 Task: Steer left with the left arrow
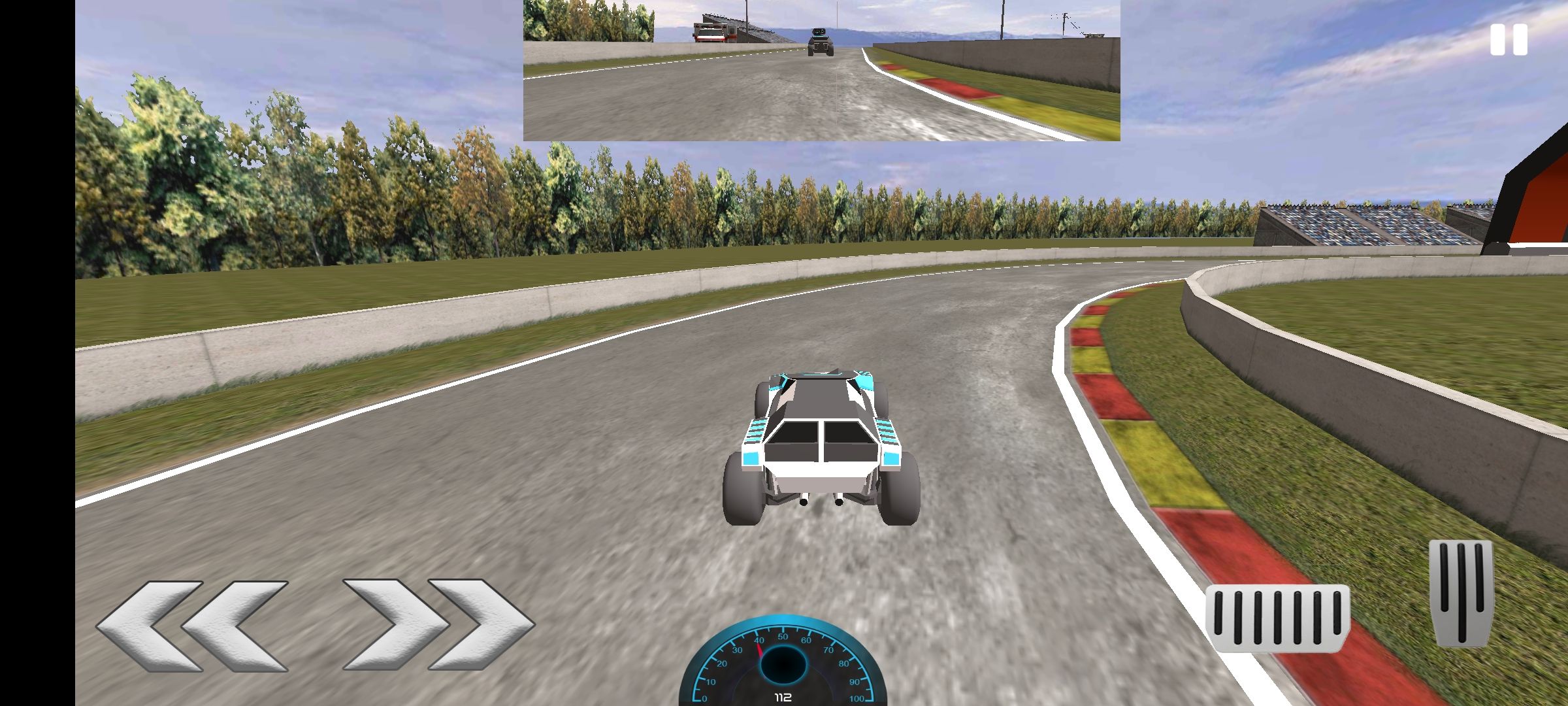click(193, 626)
